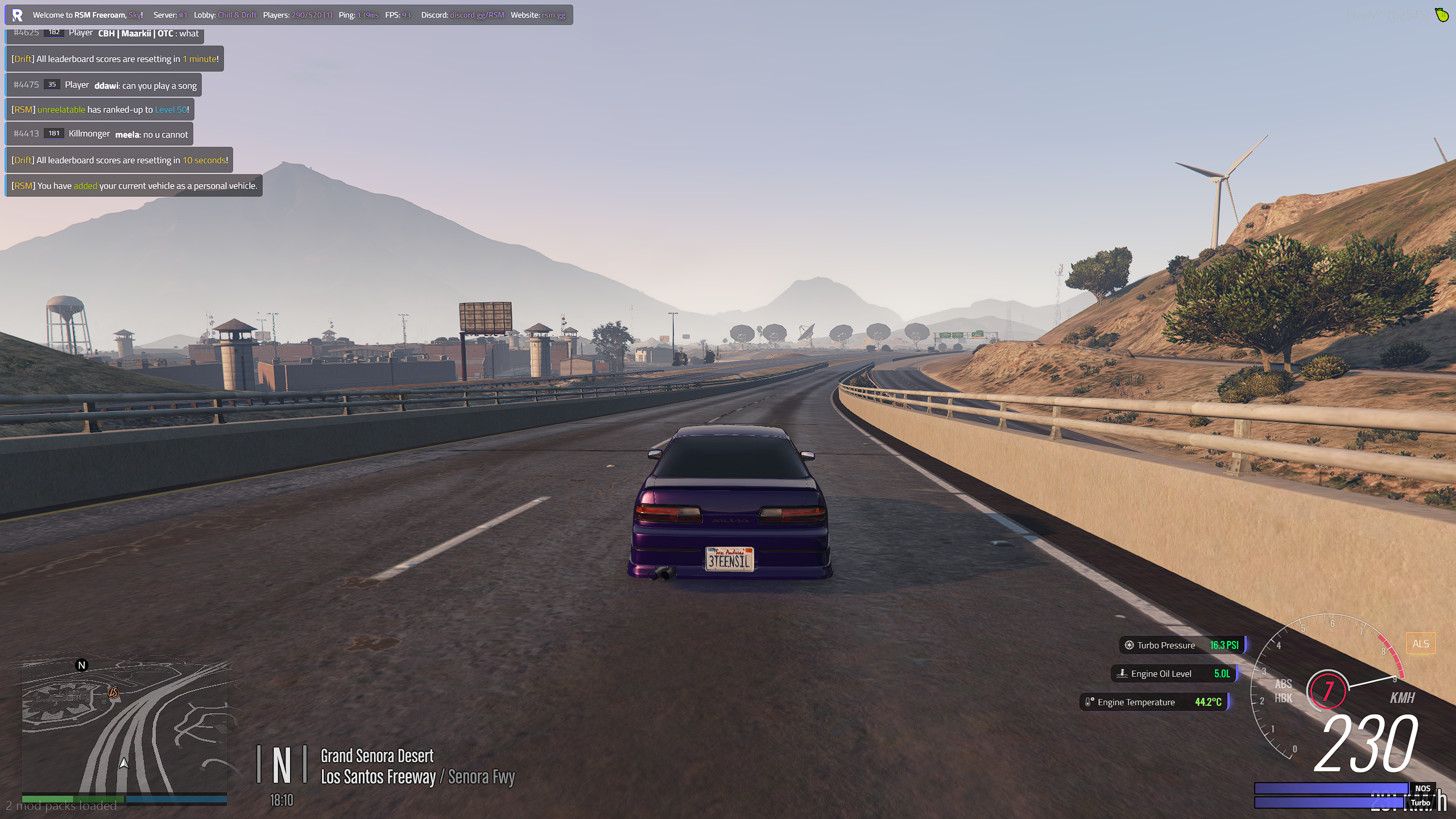1456x819 pixels.
Task: Click the Engine Temperature icon
Action: 1089,702
